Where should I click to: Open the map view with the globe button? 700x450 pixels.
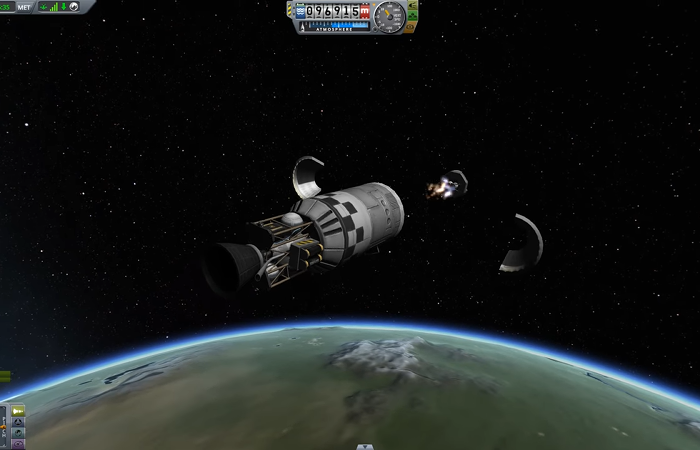pos(19,433)
